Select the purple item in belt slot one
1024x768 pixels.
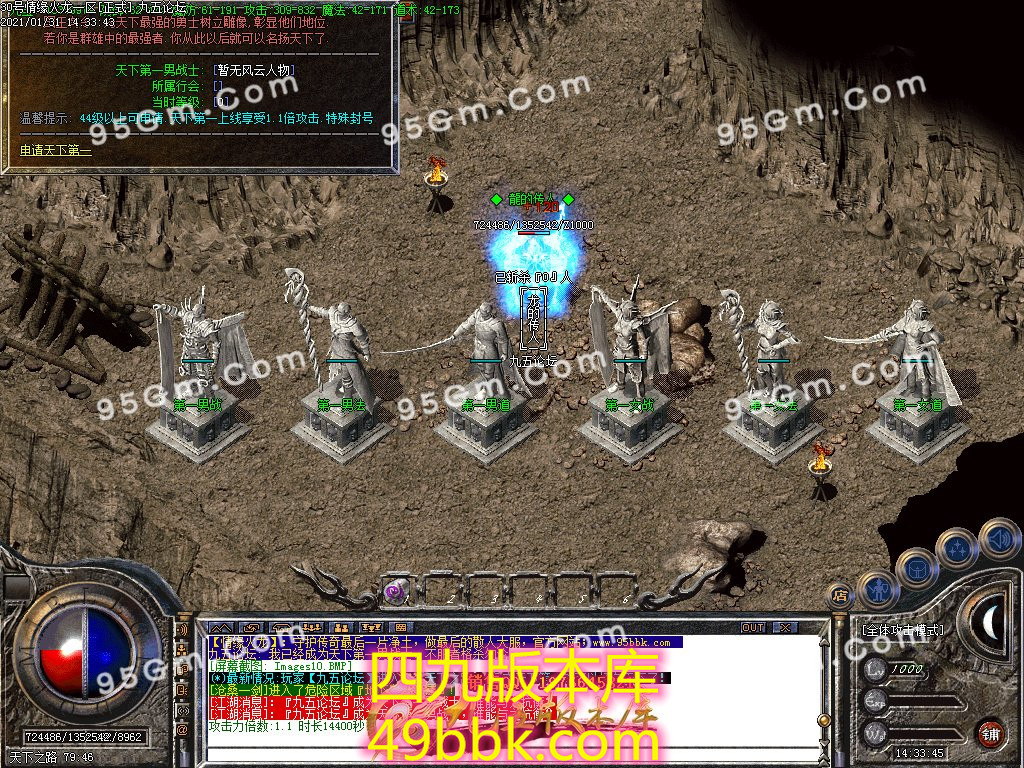click(395, 591)
